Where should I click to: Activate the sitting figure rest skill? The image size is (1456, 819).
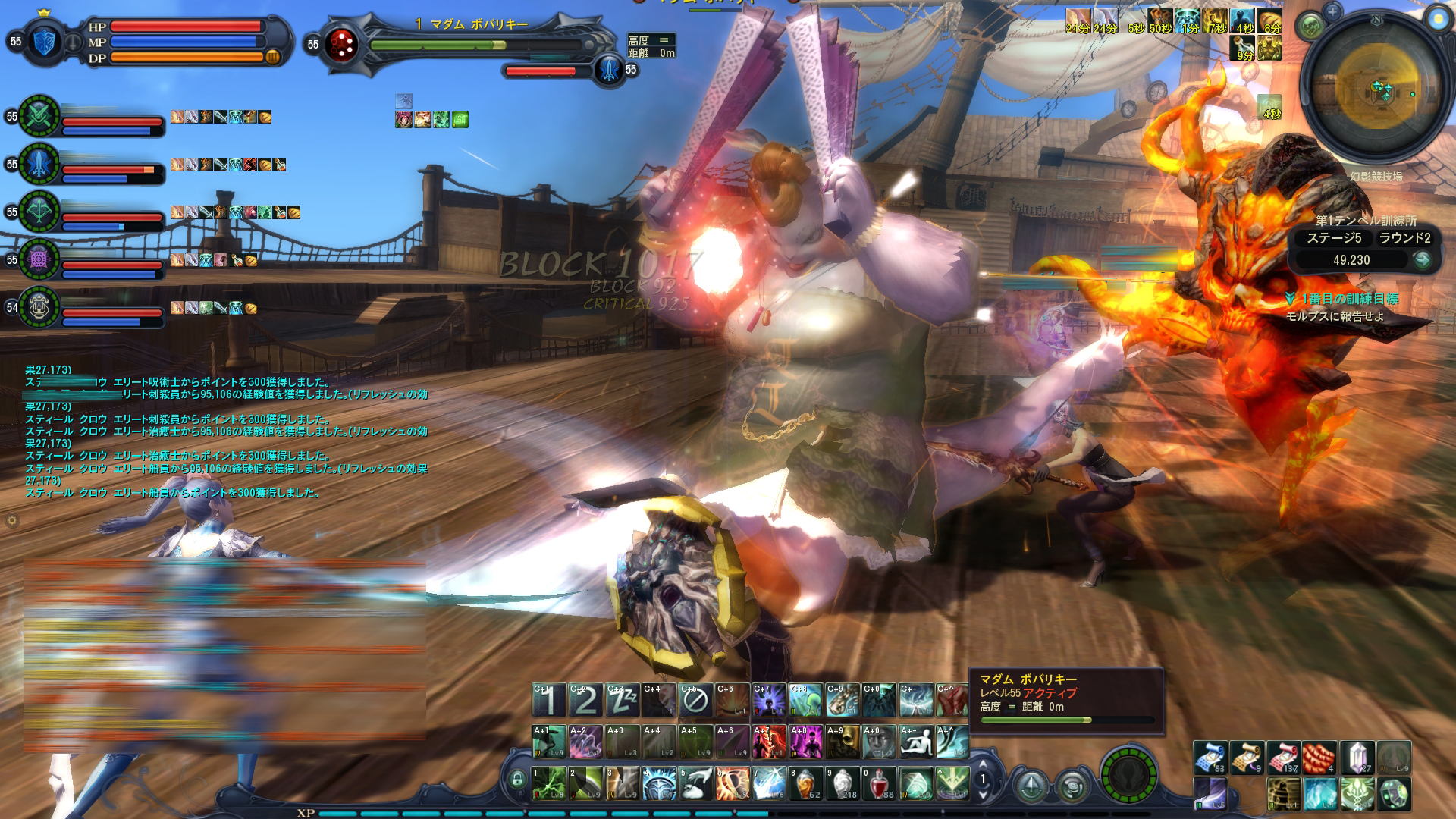pyautogui.click(x=915, y=742)
